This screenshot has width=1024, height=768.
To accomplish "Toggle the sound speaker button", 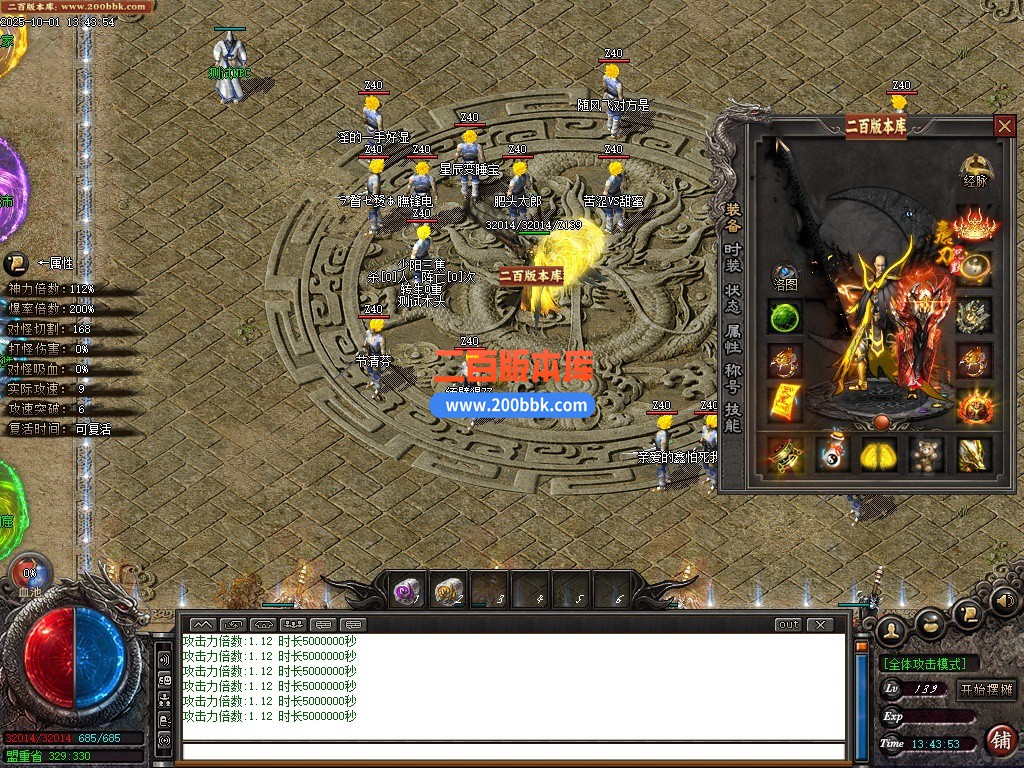I will (x=1005, y=602).
